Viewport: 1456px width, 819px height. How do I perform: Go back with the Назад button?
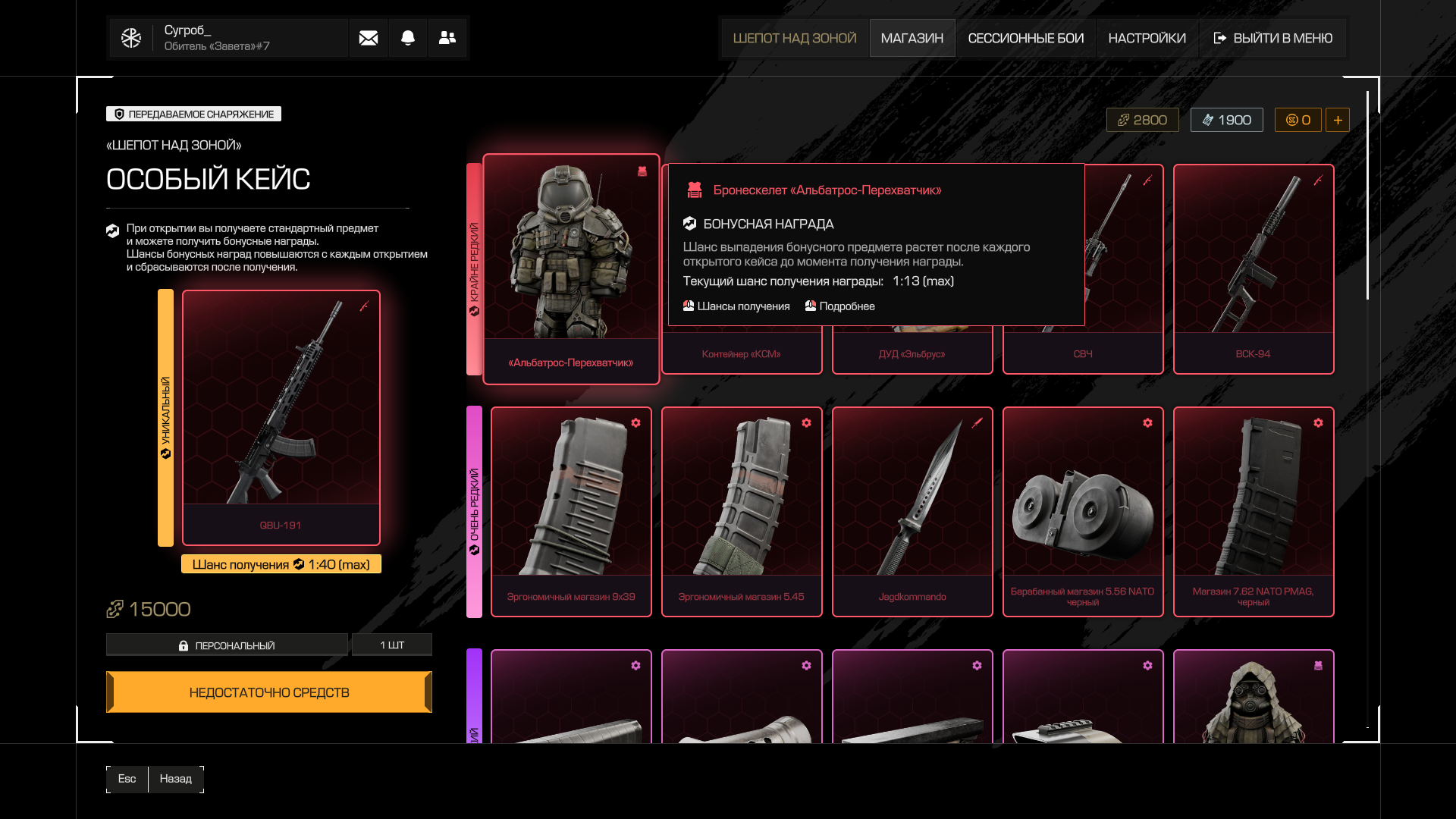(176, 779)
